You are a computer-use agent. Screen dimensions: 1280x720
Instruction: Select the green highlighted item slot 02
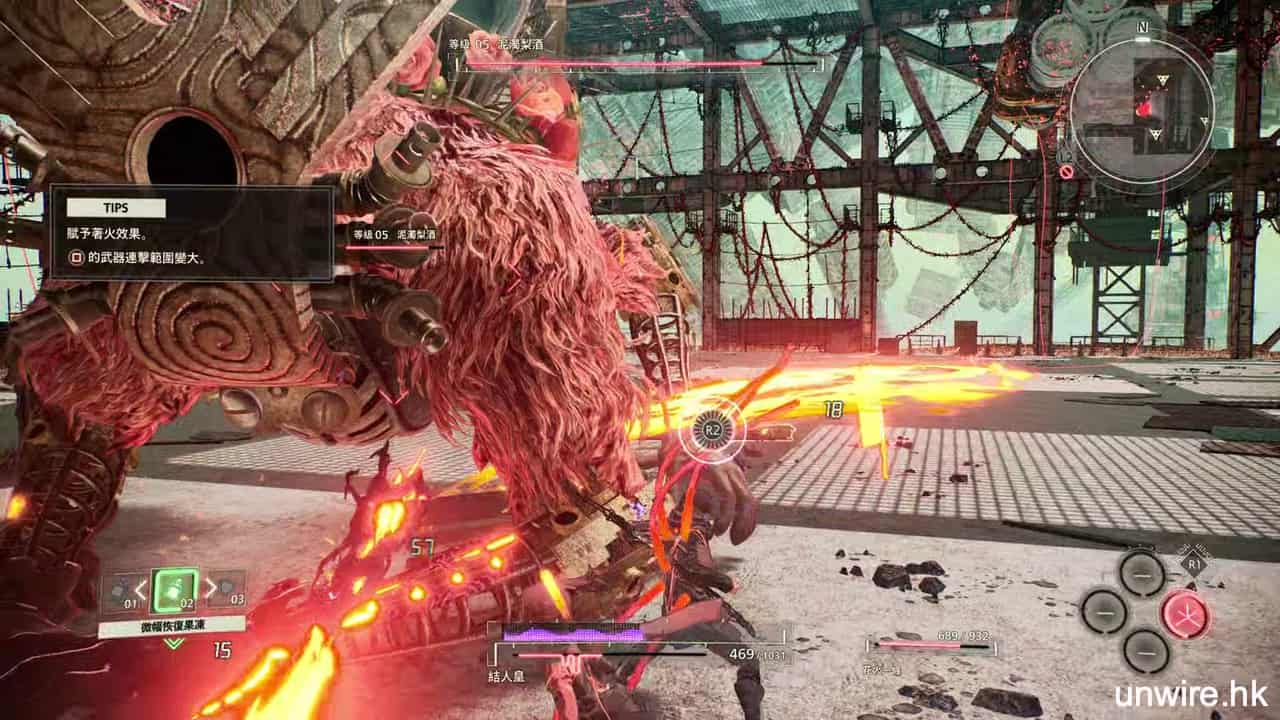[174, 589]
